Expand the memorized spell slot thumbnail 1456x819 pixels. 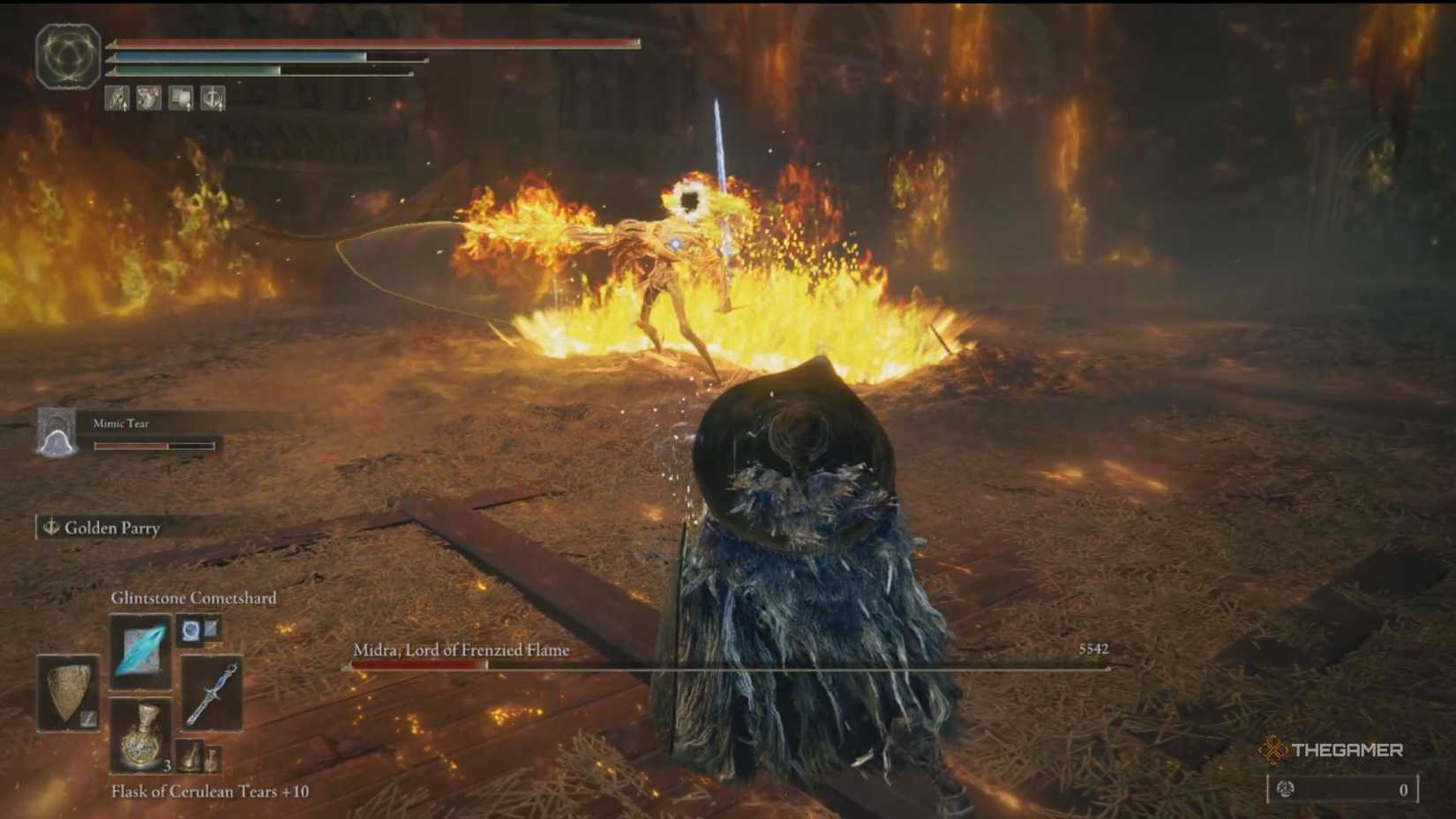(191, 631)
